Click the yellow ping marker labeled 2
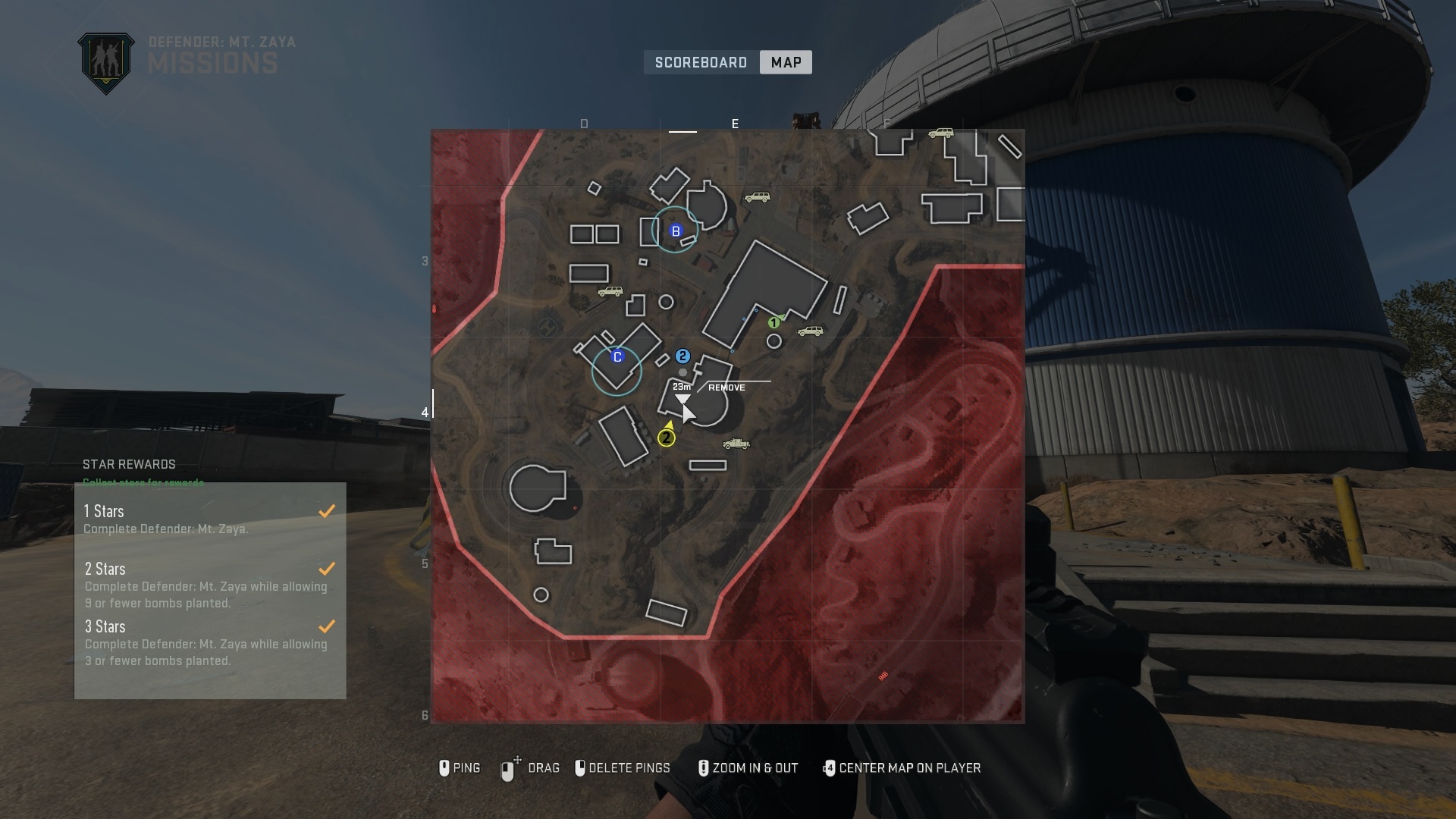The height and width of the screenshot is (819, 1456). pyautogui.click(x=666, y=438)
